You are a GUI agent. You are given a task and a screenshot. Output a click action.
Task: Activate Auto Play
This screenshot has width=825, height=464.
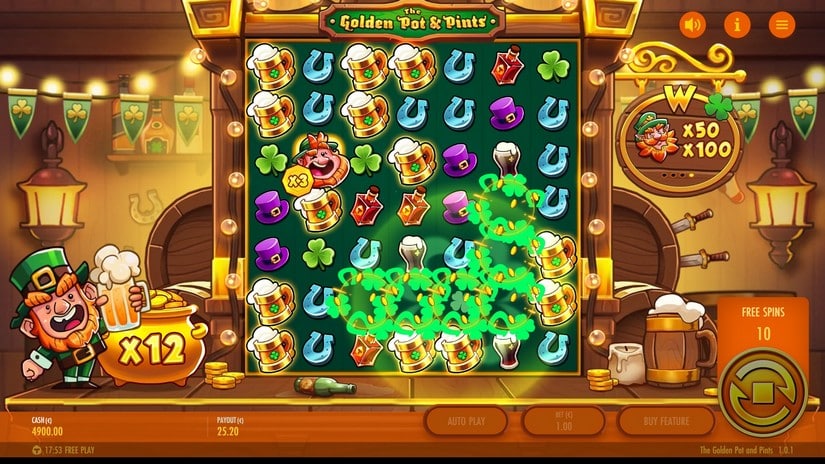[465, 421]
